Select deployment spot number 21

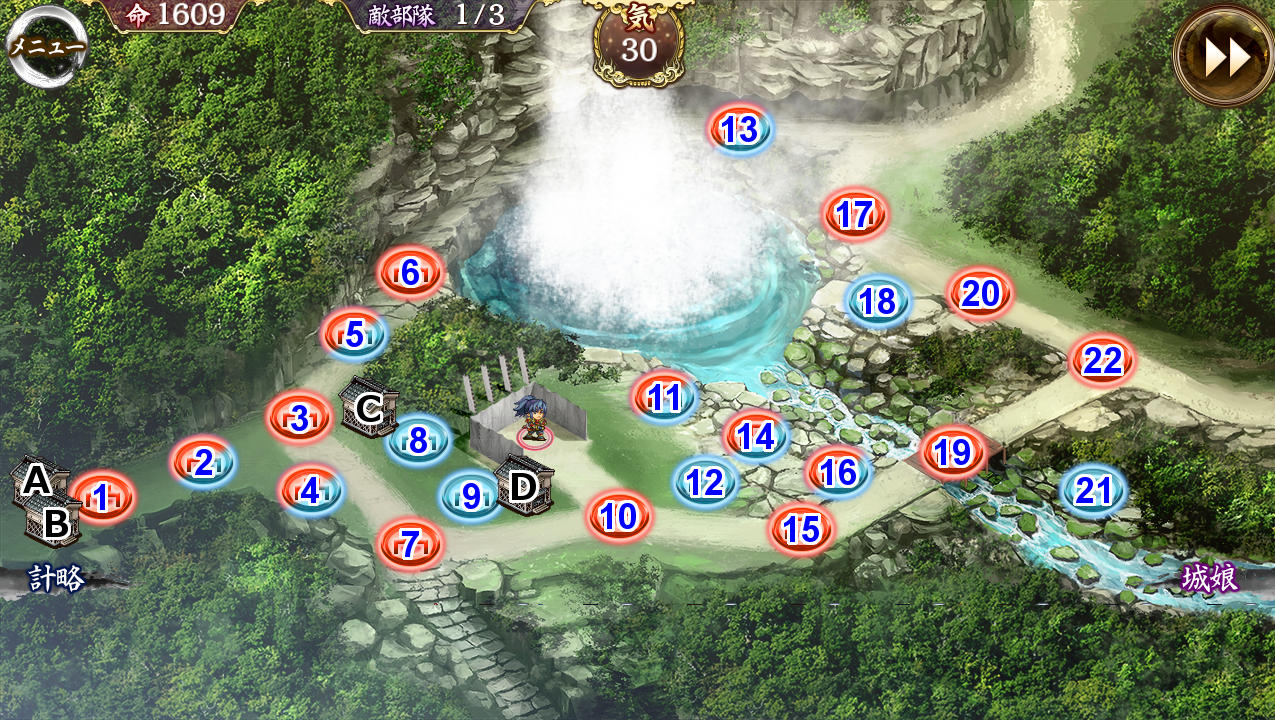tap(1093, 491)
